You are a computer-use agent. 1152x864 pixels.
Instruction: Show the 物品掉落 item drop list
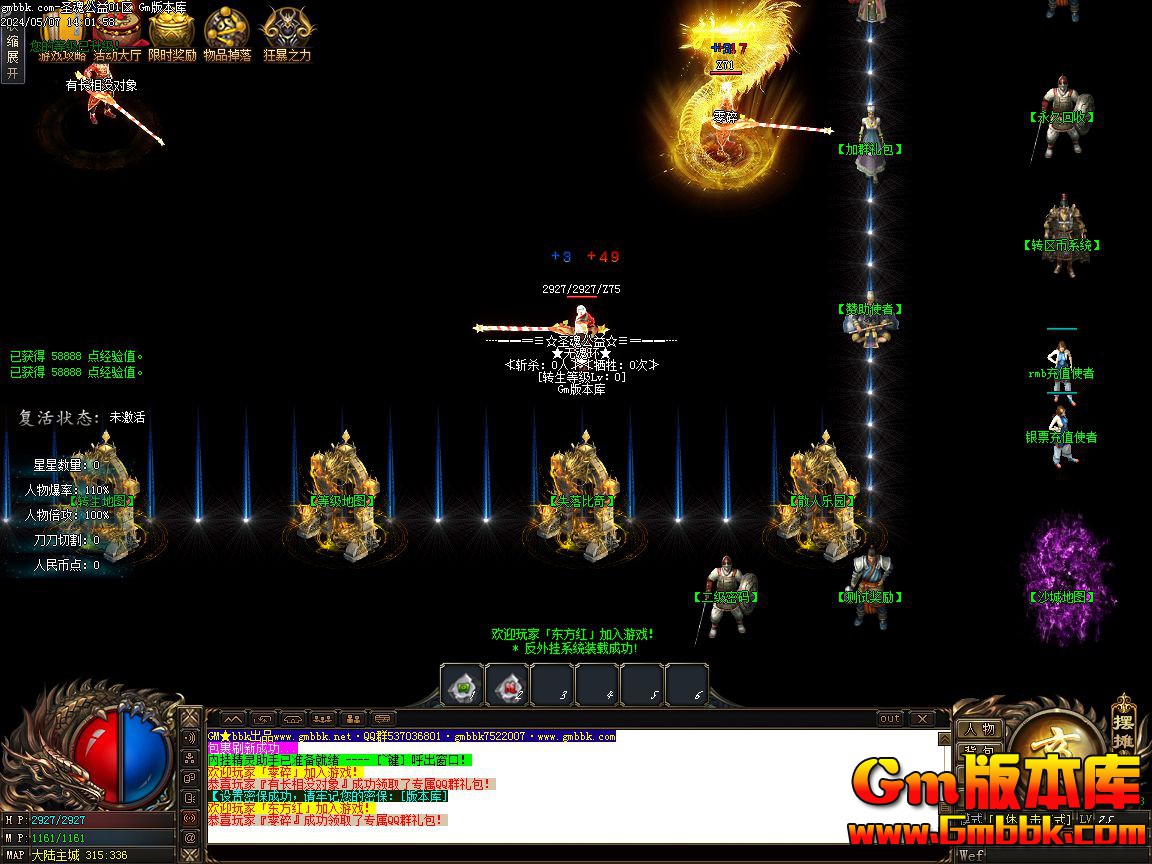[x=227, y=36]
